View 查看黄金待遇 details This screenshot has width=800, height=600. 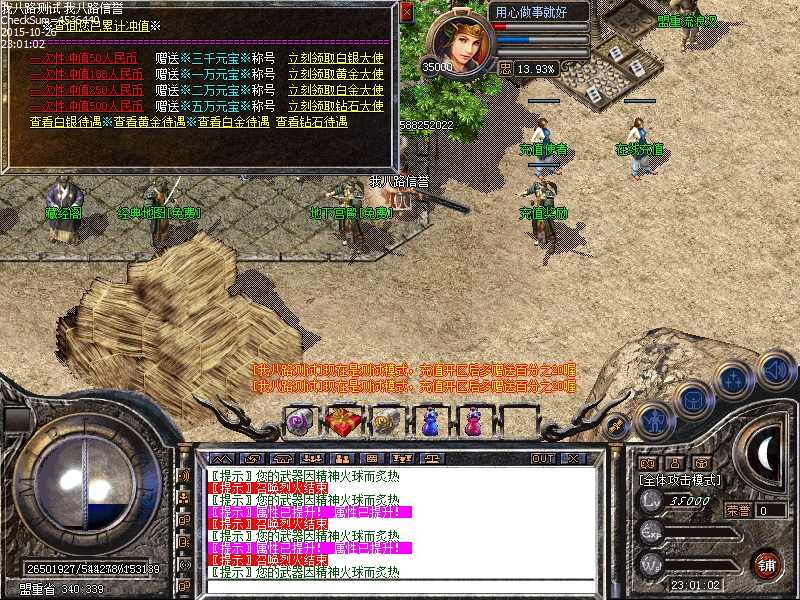(149, 122)
